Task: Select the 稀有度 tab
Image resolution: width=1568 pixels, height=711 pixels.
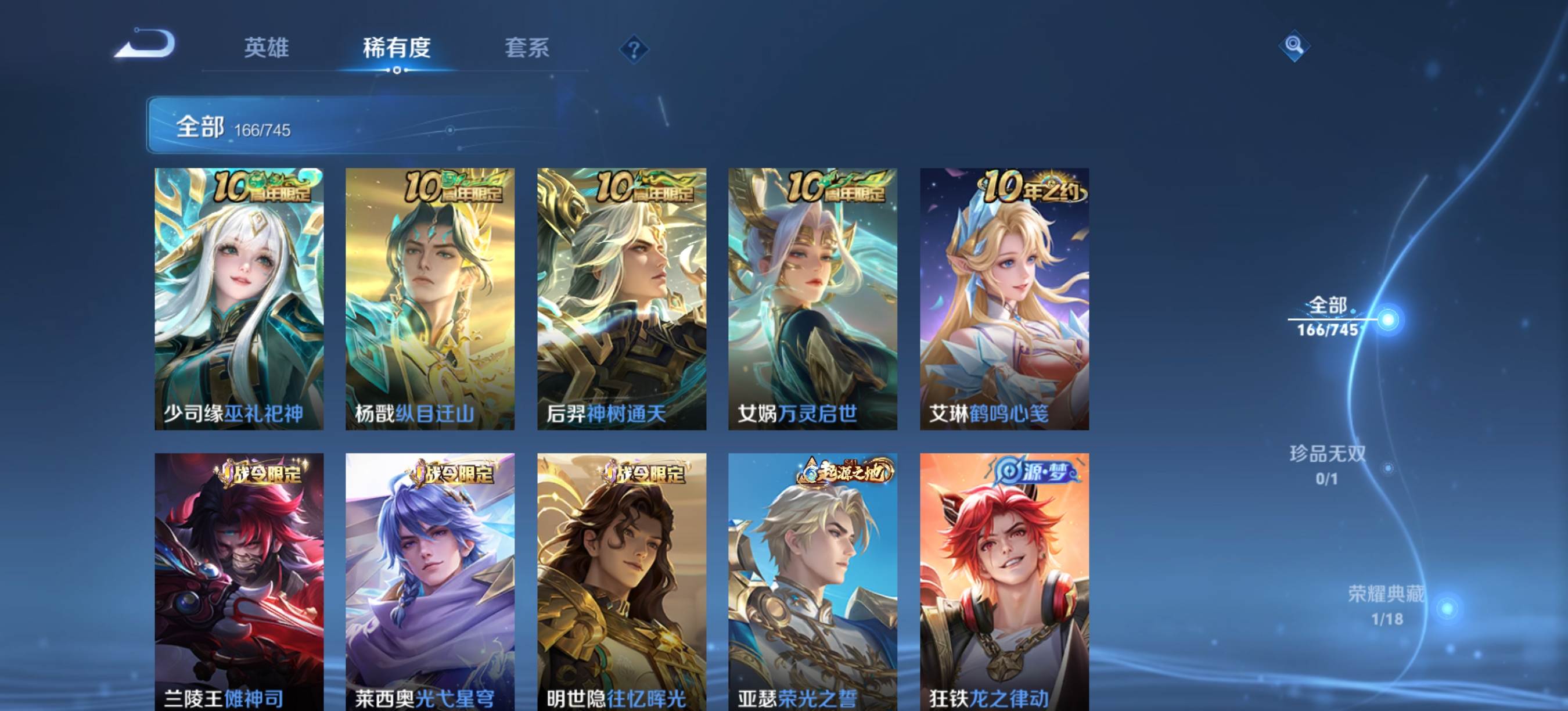Action: (396, 48)
